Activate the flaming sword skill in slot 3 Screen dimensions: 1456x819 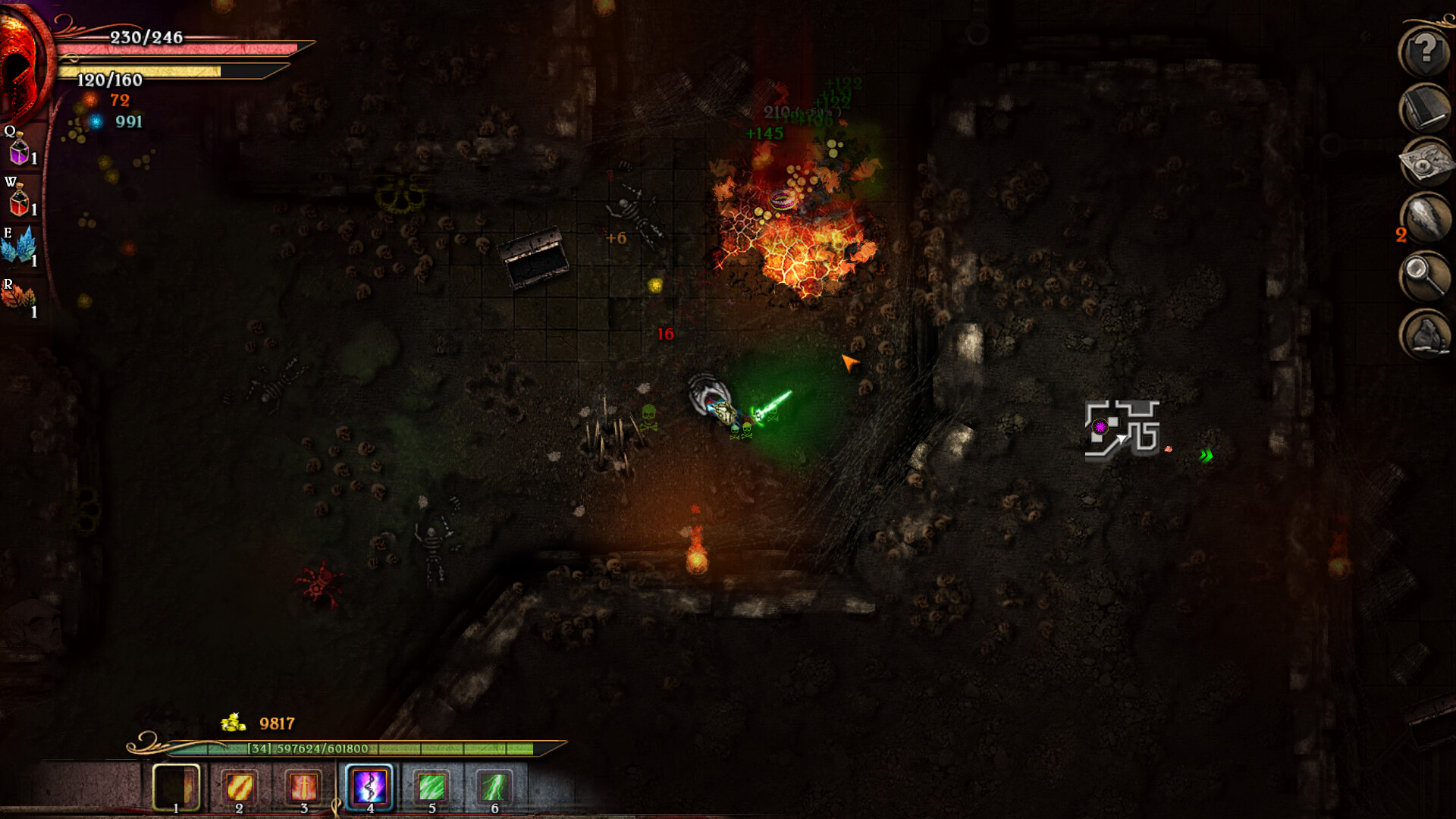(x=304, y=787)
